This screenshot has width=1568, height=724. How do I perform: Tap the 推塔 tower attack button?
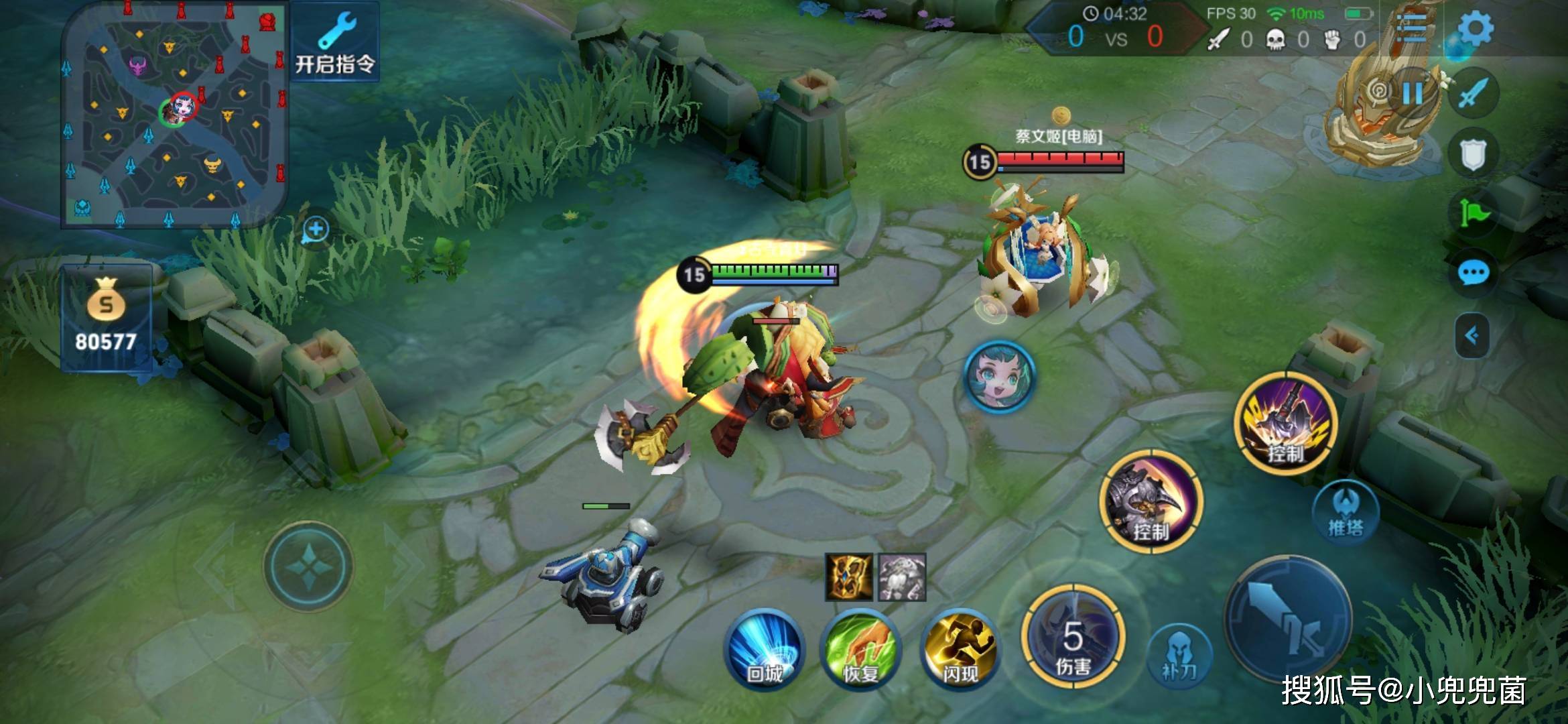pos(1346,513)
